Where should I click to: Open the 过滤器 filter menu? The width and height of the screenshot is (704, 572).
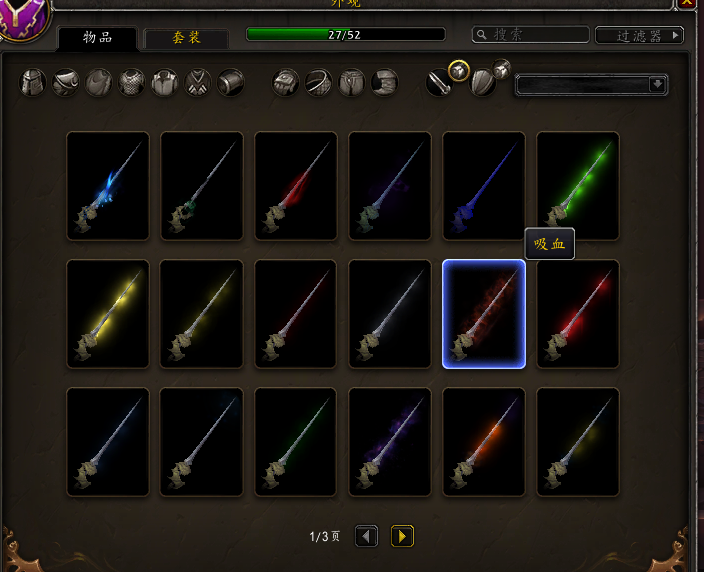[x=639, y=36]
